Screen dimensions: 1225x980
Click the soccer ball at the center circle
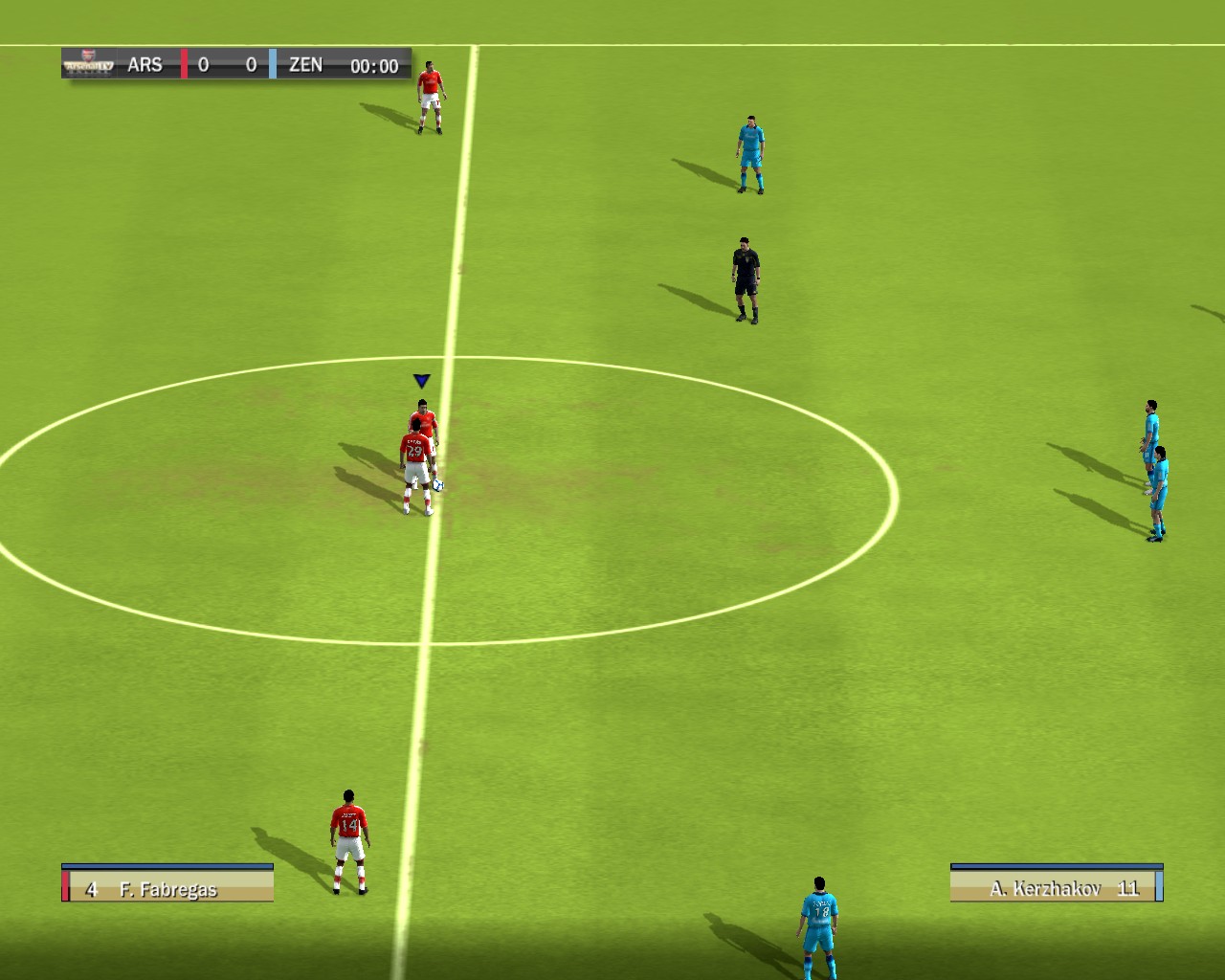(438, 487)
